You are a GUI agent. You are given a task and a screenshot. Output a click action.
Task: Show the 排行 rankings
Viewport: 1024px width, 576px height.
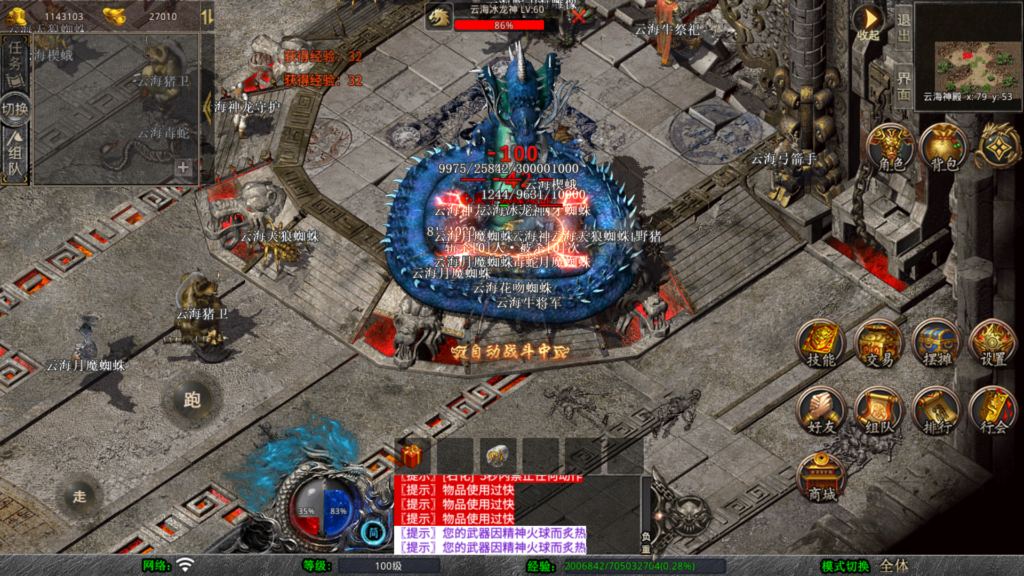tap(937, 410)
